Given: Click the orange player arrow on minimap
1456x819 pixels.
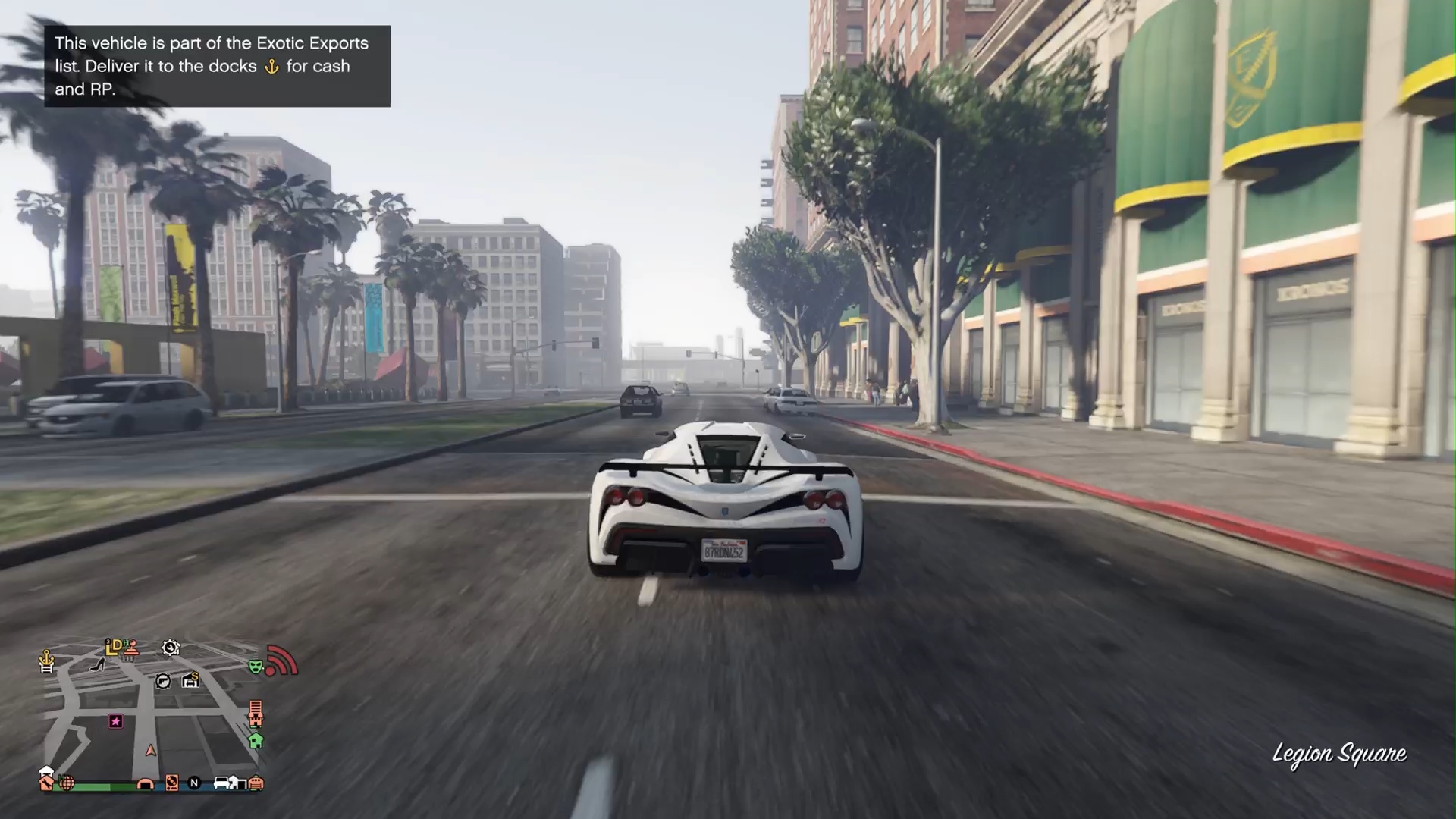Looking at the screenshot, I should [151, 751].
